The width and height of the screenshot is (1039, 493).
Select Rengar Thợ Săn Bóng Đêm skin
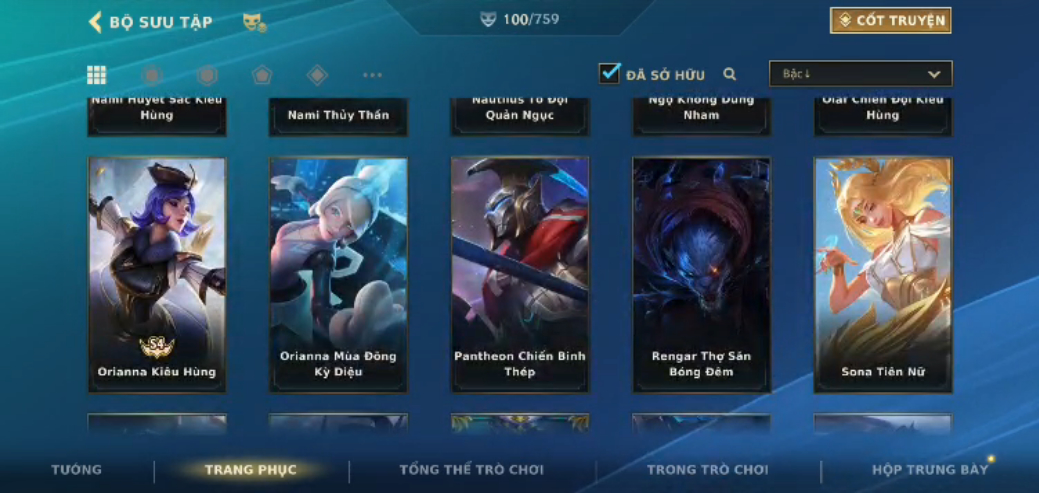[x=701, y=274]
